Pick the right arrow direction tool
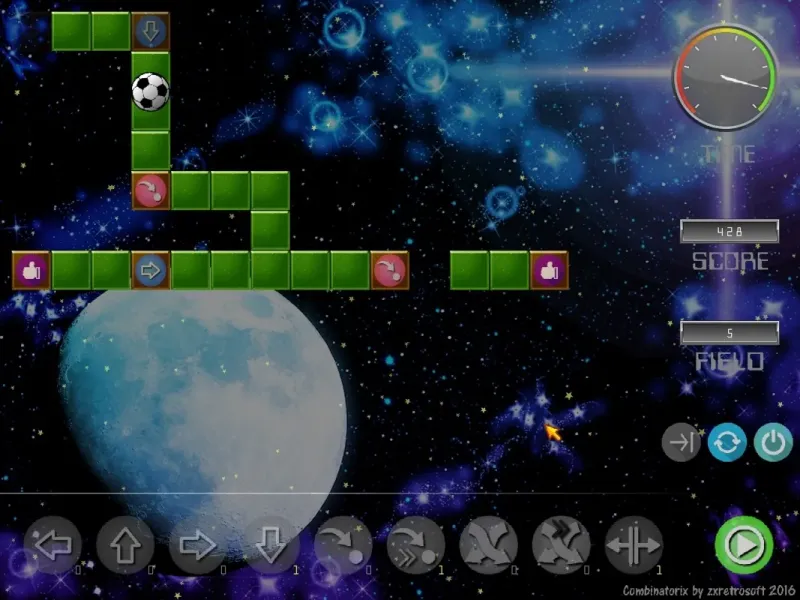800x600 pixels. (x=198, y=546)
